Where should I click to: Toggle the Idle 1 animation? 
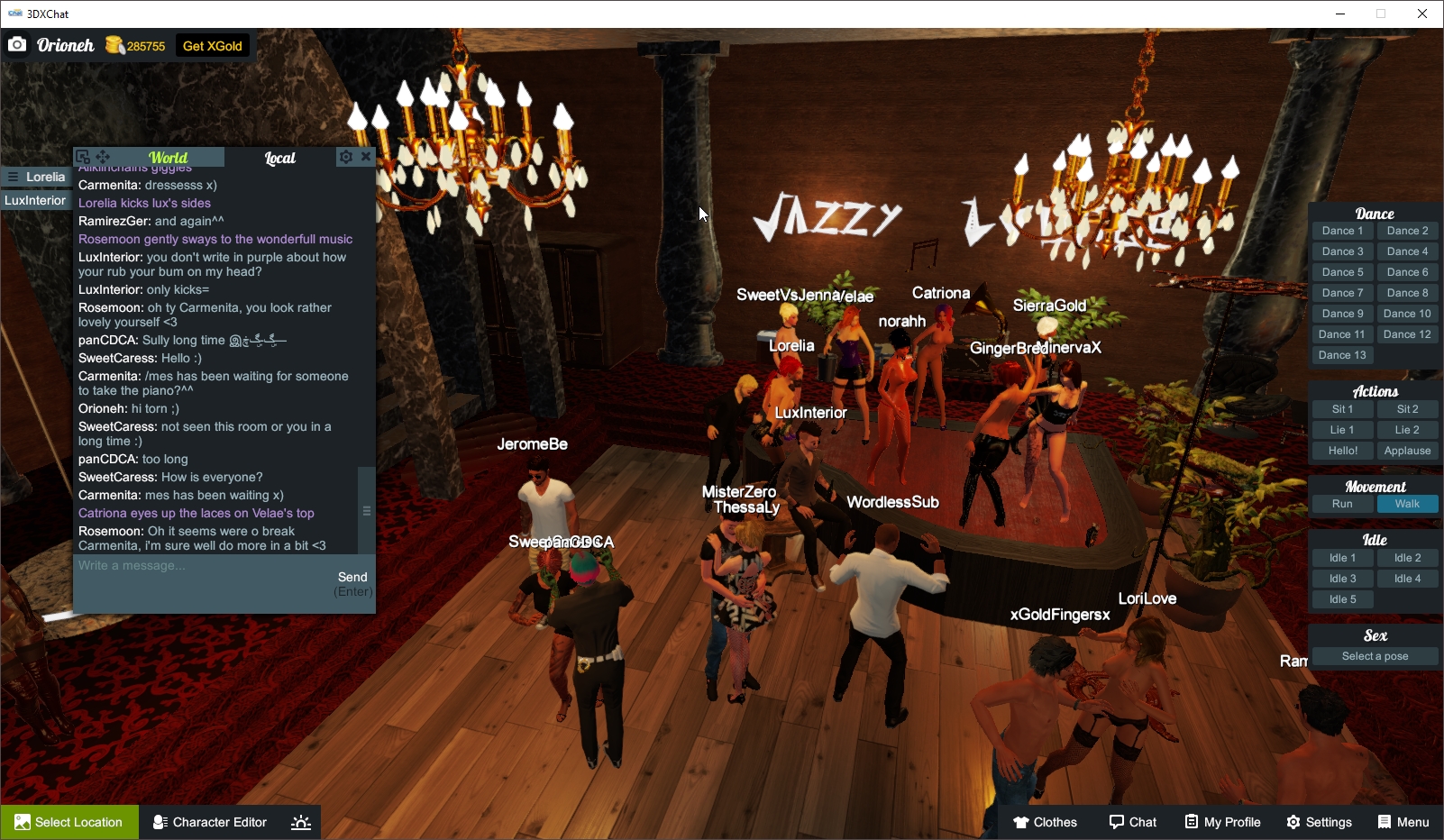click(x=1342, y=557)
